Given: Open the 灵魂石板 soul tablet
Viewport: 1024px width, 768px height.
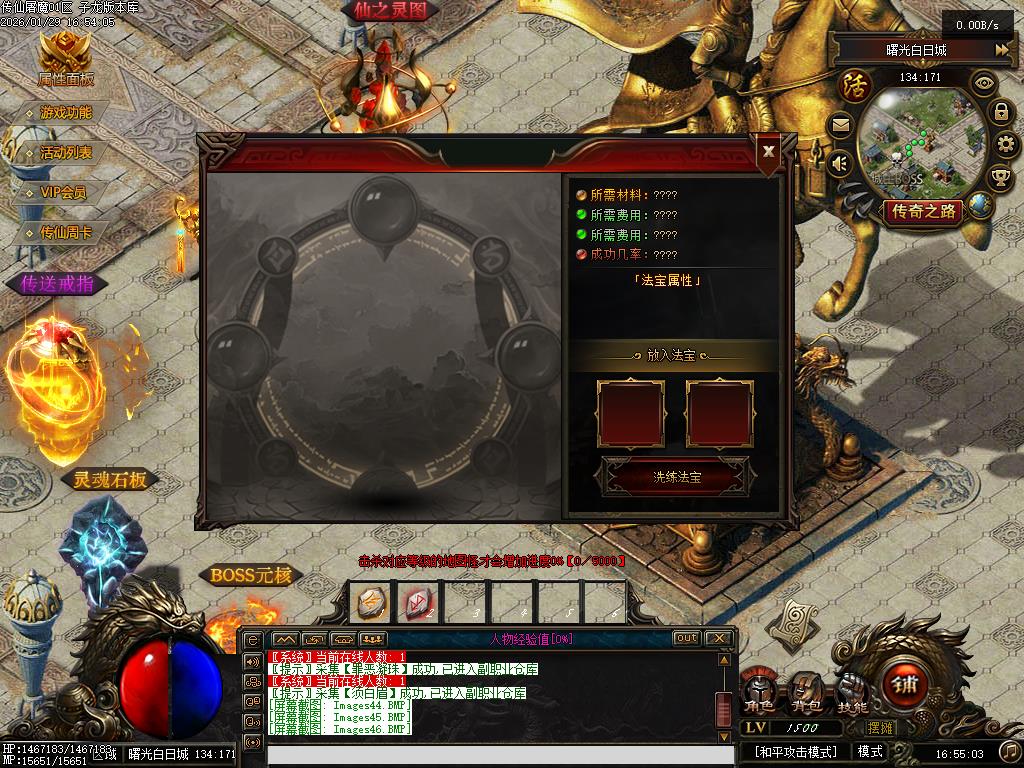Looking at the screenshot, I should (x=109, y=480).
